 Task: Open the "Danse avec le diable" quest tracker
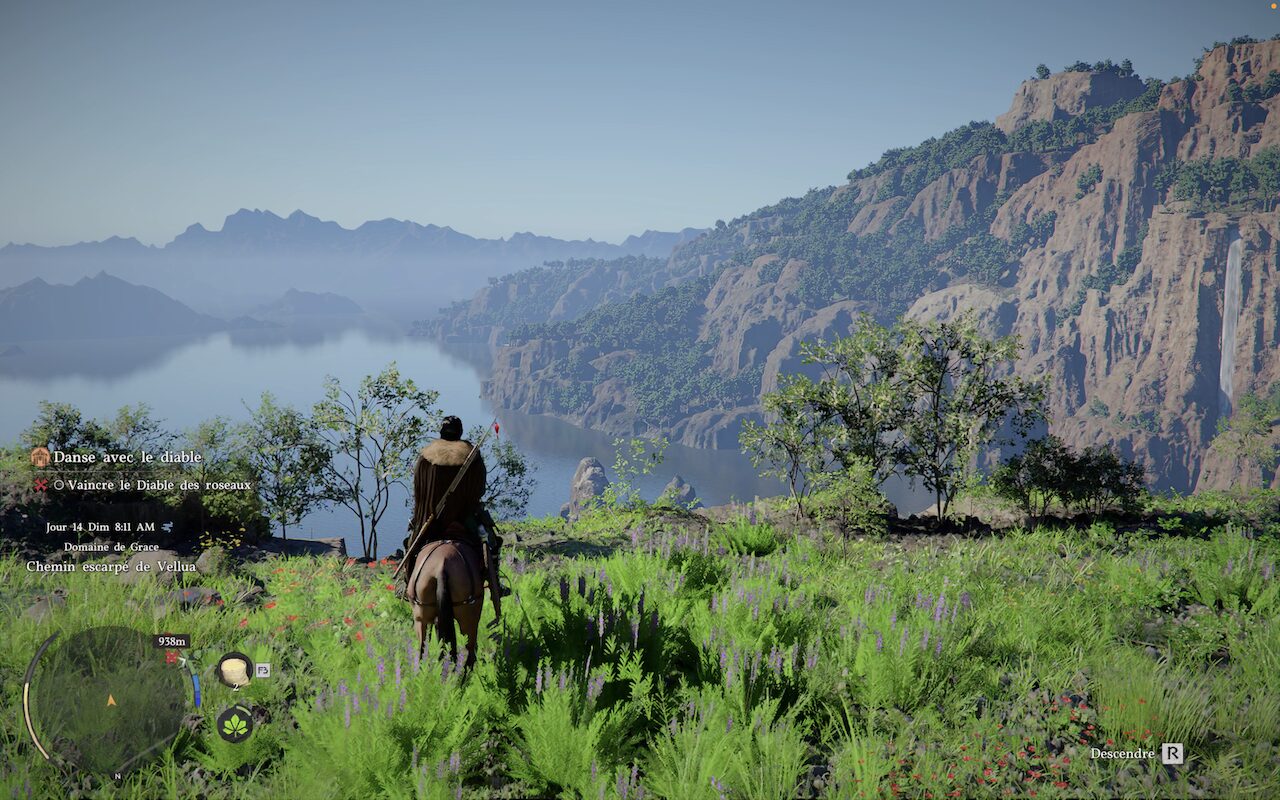tap(127, 457)
